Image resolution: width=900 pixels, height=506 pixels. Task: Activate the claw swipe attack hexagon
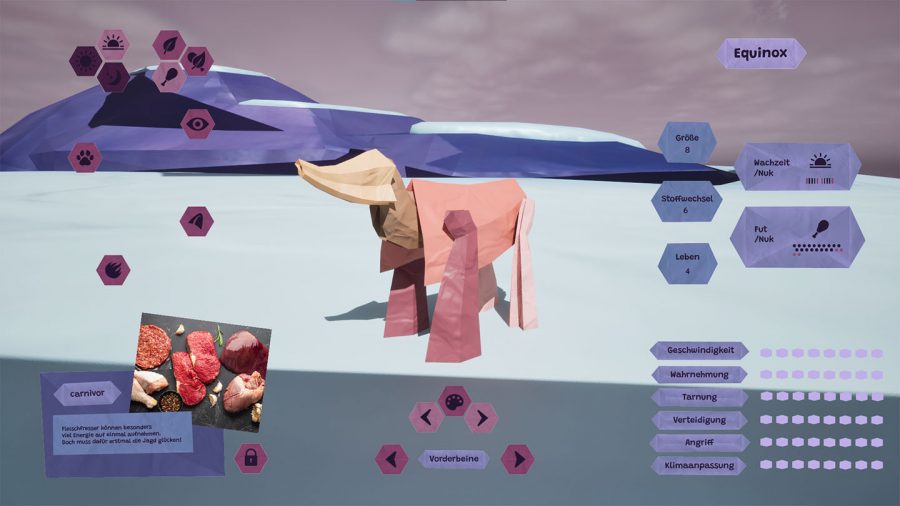point(113,269)
